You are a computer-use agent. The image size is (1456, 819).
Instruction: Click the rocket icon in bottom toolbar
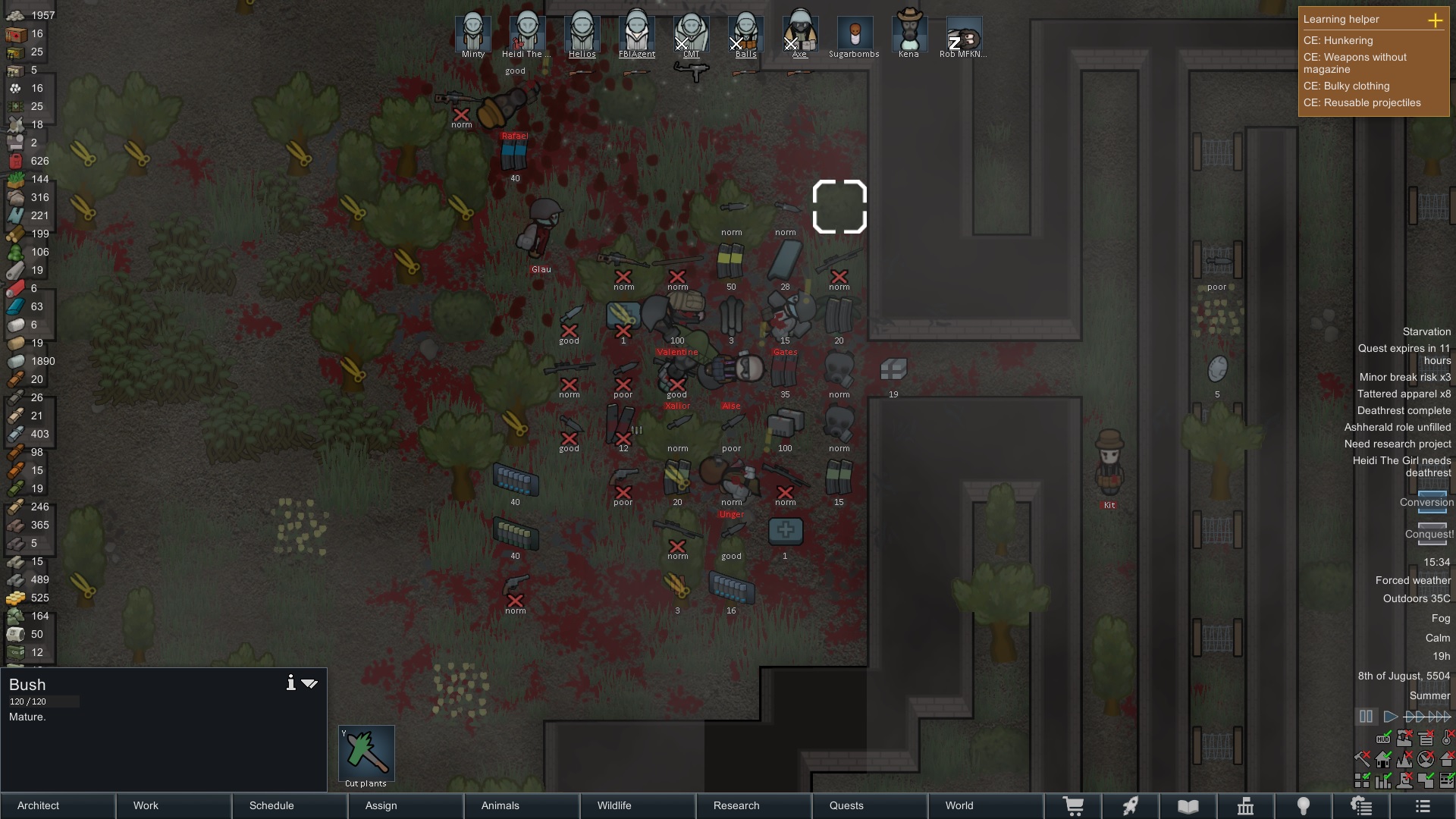coord(1131,805)
